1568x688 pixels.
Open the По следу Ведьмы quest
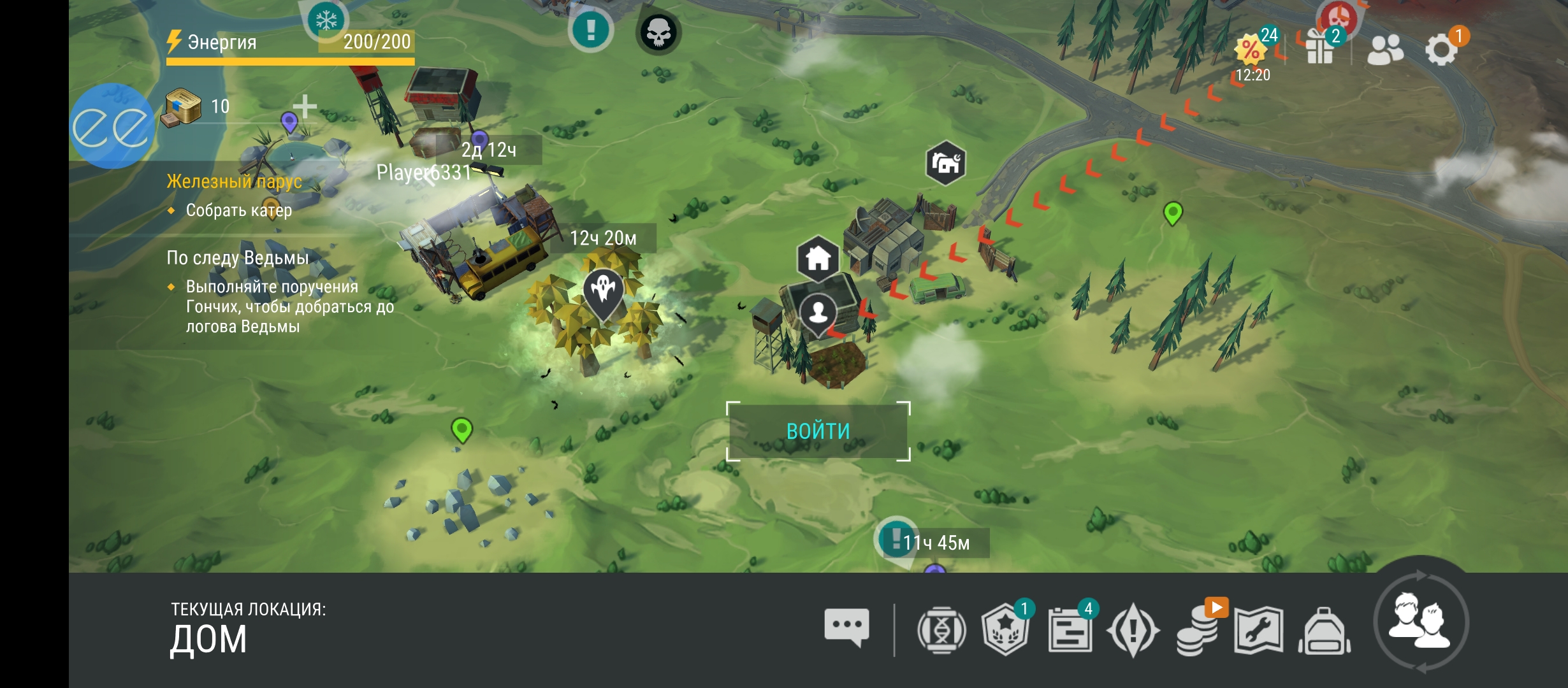237,258
